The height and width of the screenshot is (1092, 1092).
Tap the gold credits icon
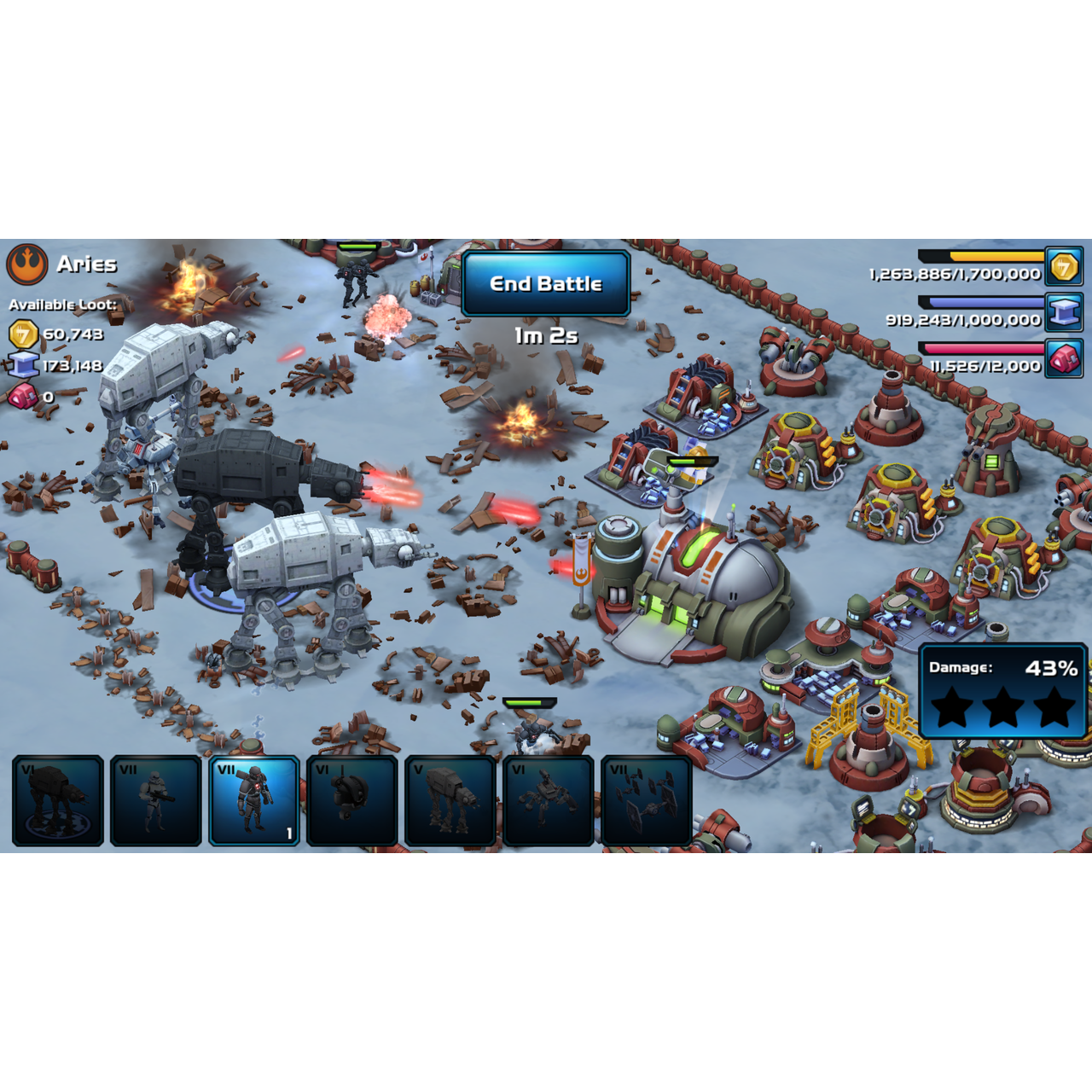pos(1064,267)
